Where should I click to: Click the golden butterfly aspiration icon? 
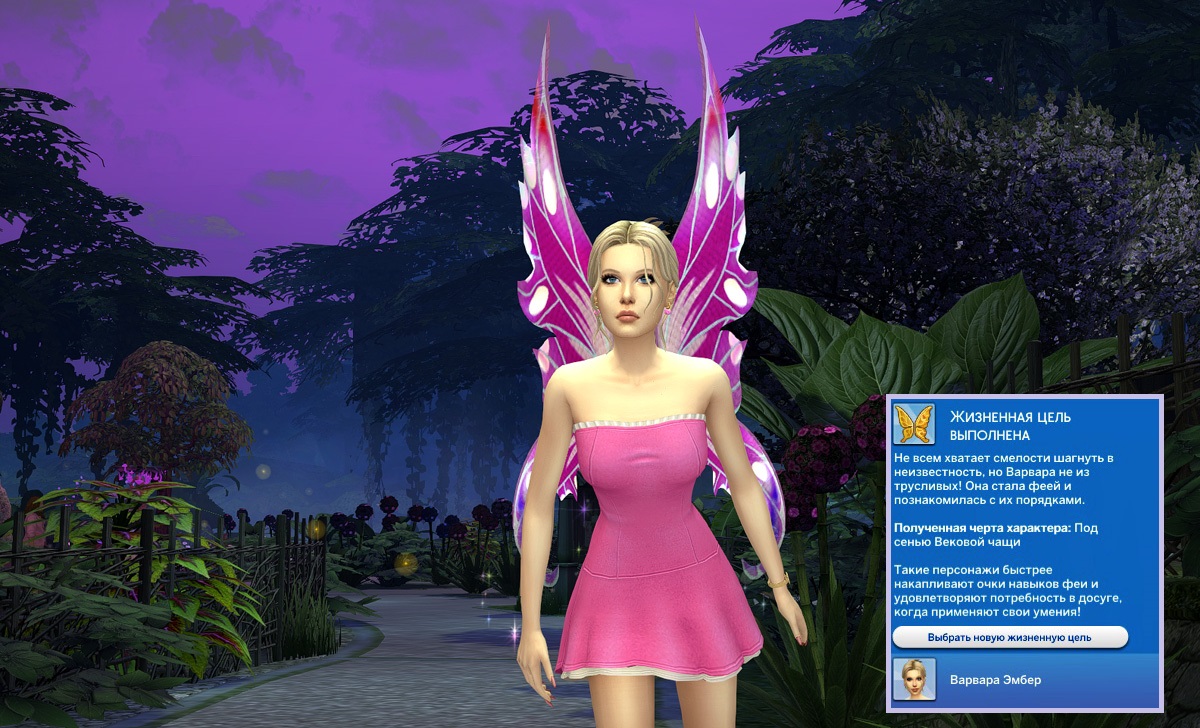pos(914,424)
